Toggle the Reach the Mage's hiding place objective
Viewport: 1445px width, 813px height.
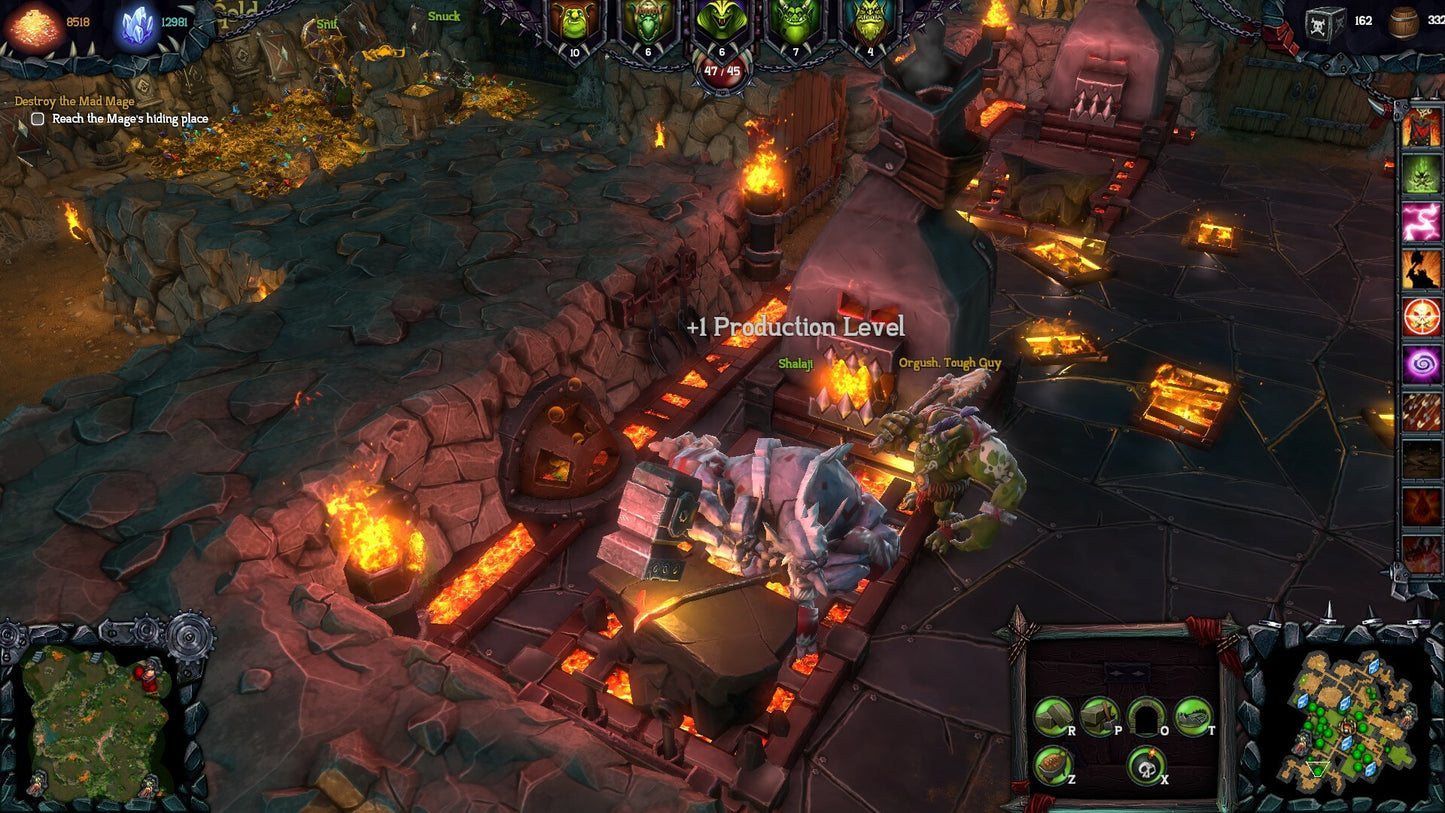point(38,119)
